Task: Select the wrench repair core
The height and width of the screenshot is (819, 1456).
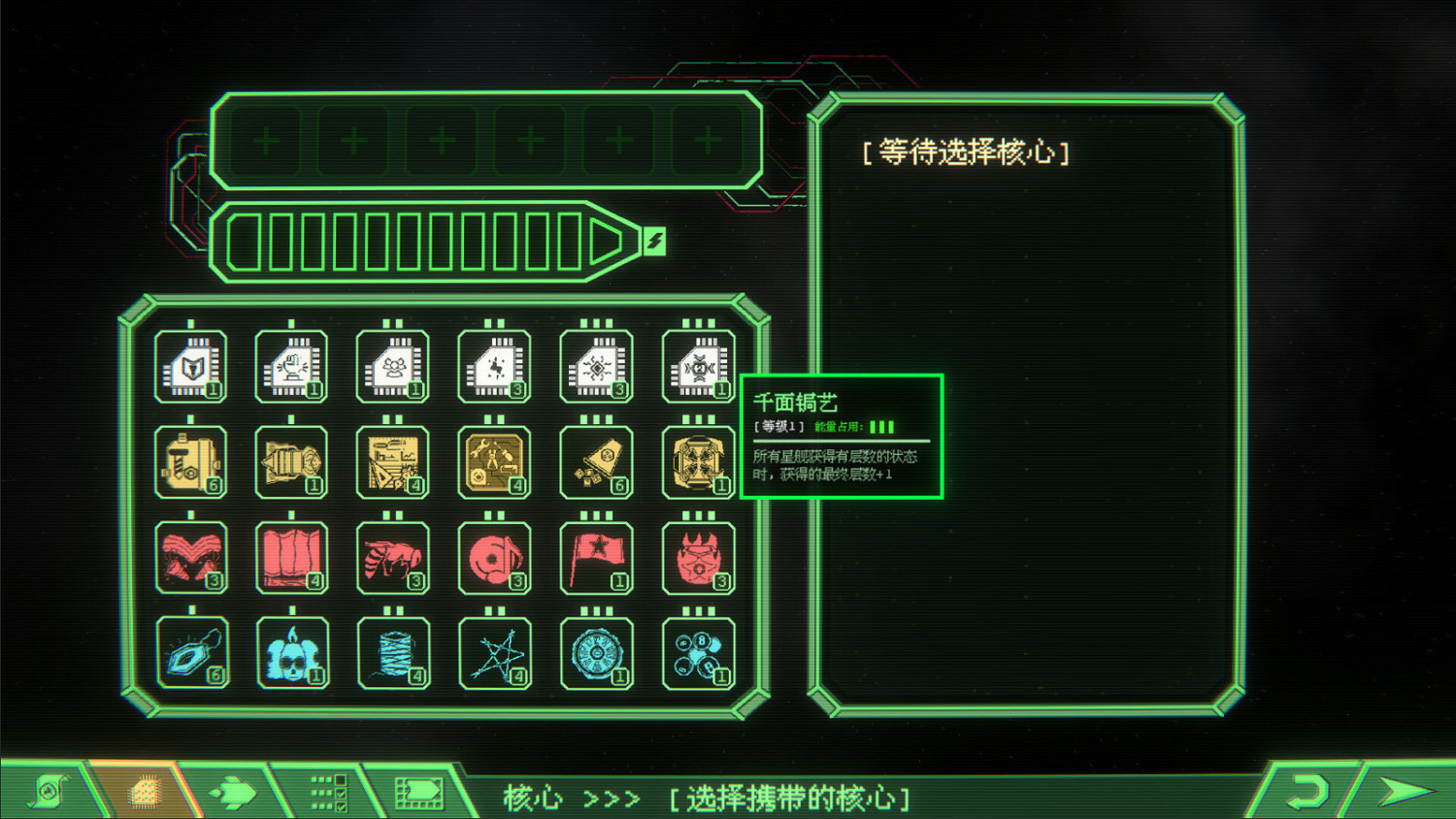Action: pyautogui.click(x=495, y=461)
